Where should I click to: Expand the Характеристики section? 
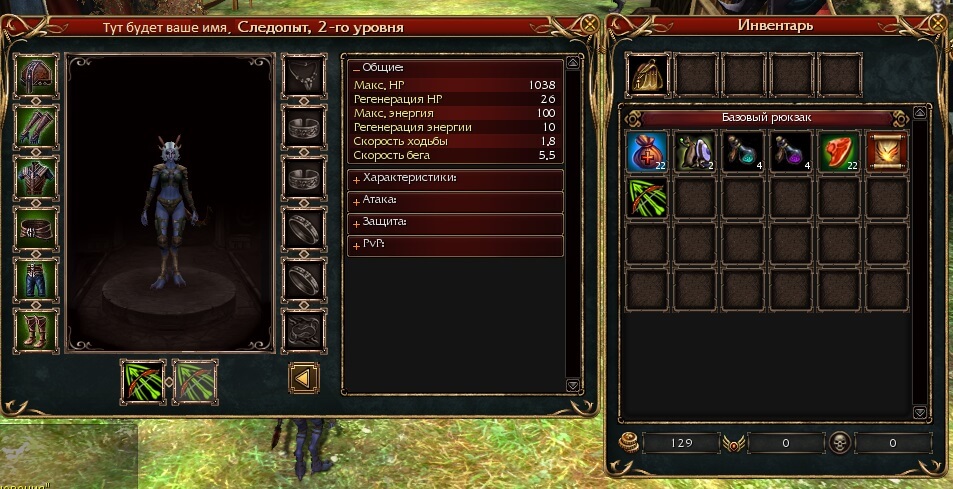click(356, 178)
